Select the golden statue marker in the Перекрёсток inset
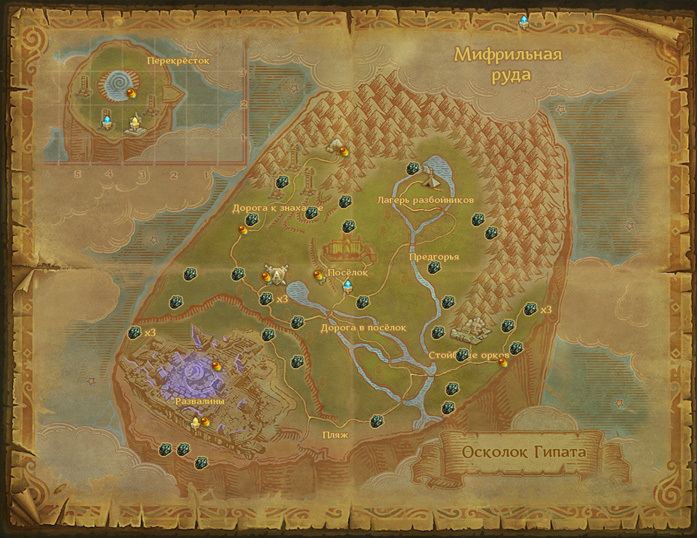The width and height of the screenshot is (697, 538). (136, 124)
